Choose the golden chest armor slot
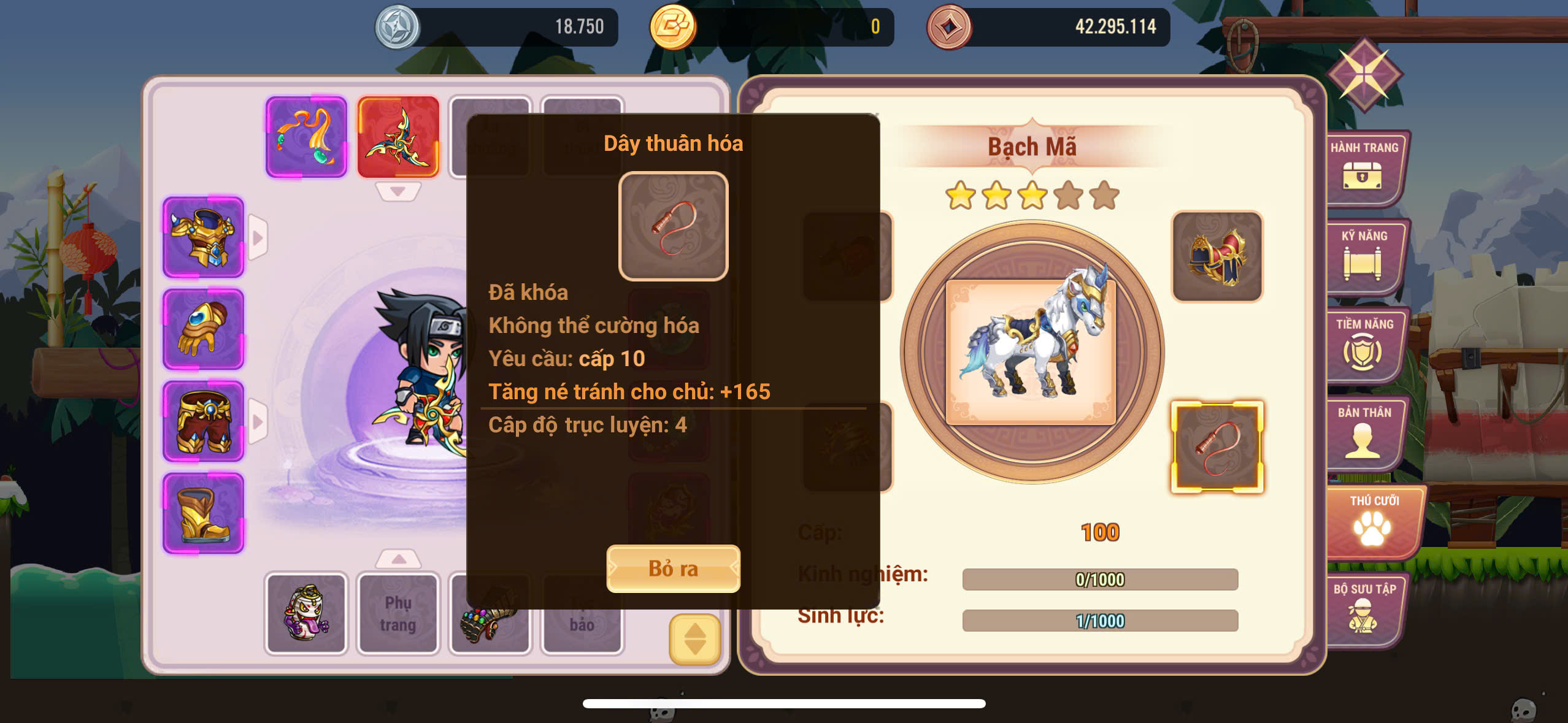The width and height of the screenshot is (1568, 723). point(203,237)
